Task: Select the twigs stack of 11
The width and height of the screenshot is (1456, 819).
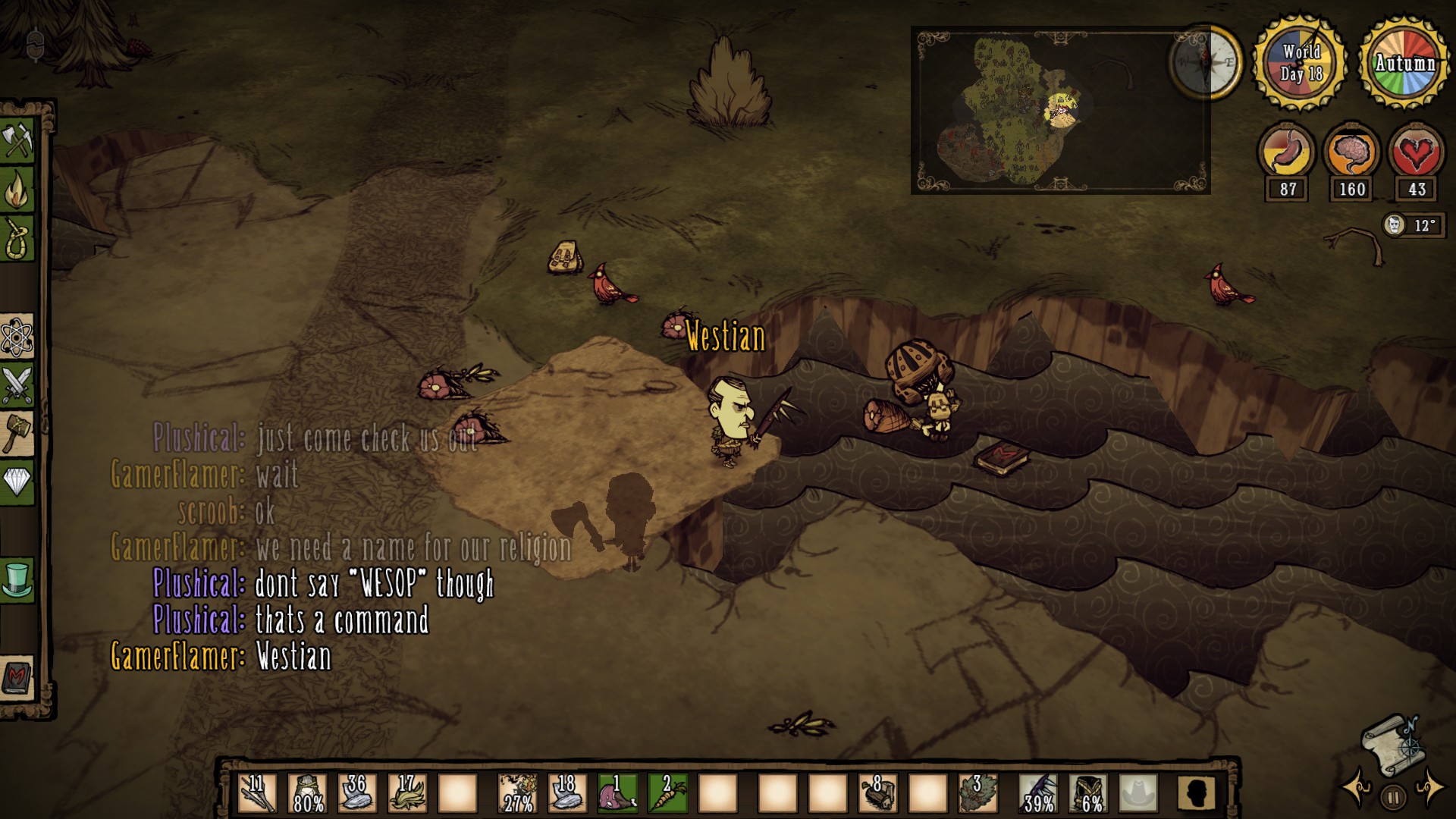Action: pyautogui.click(x=257, y=793)
